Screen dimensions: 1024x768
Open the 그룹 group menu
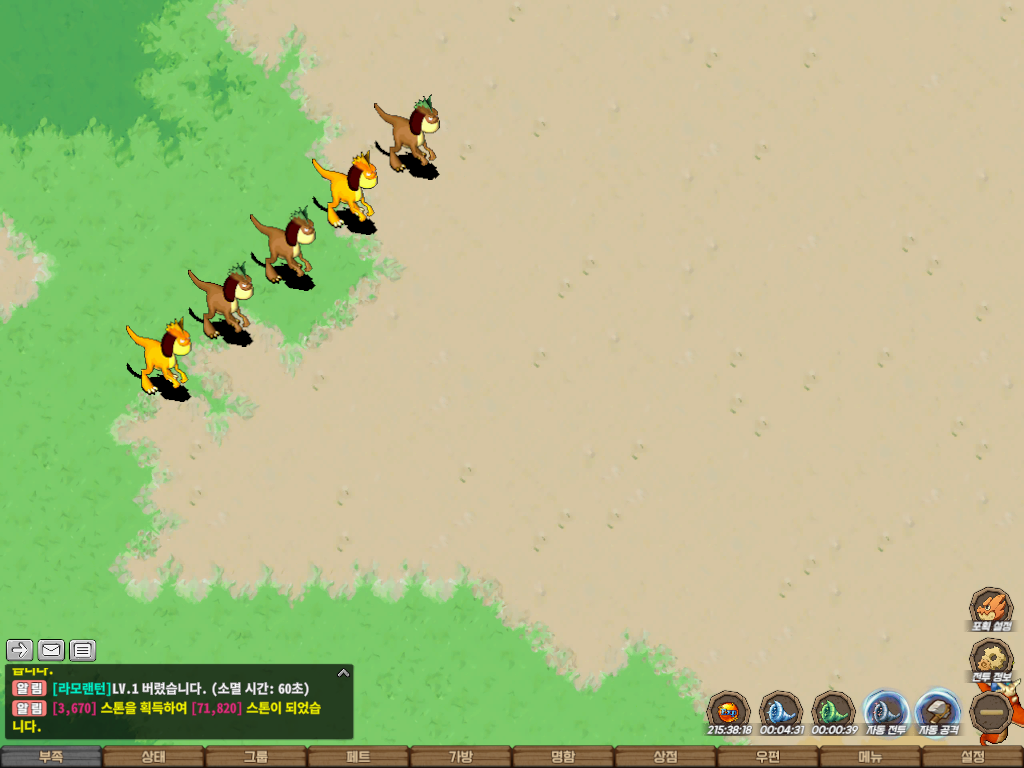pyautogui.click(x=256, y=757)
